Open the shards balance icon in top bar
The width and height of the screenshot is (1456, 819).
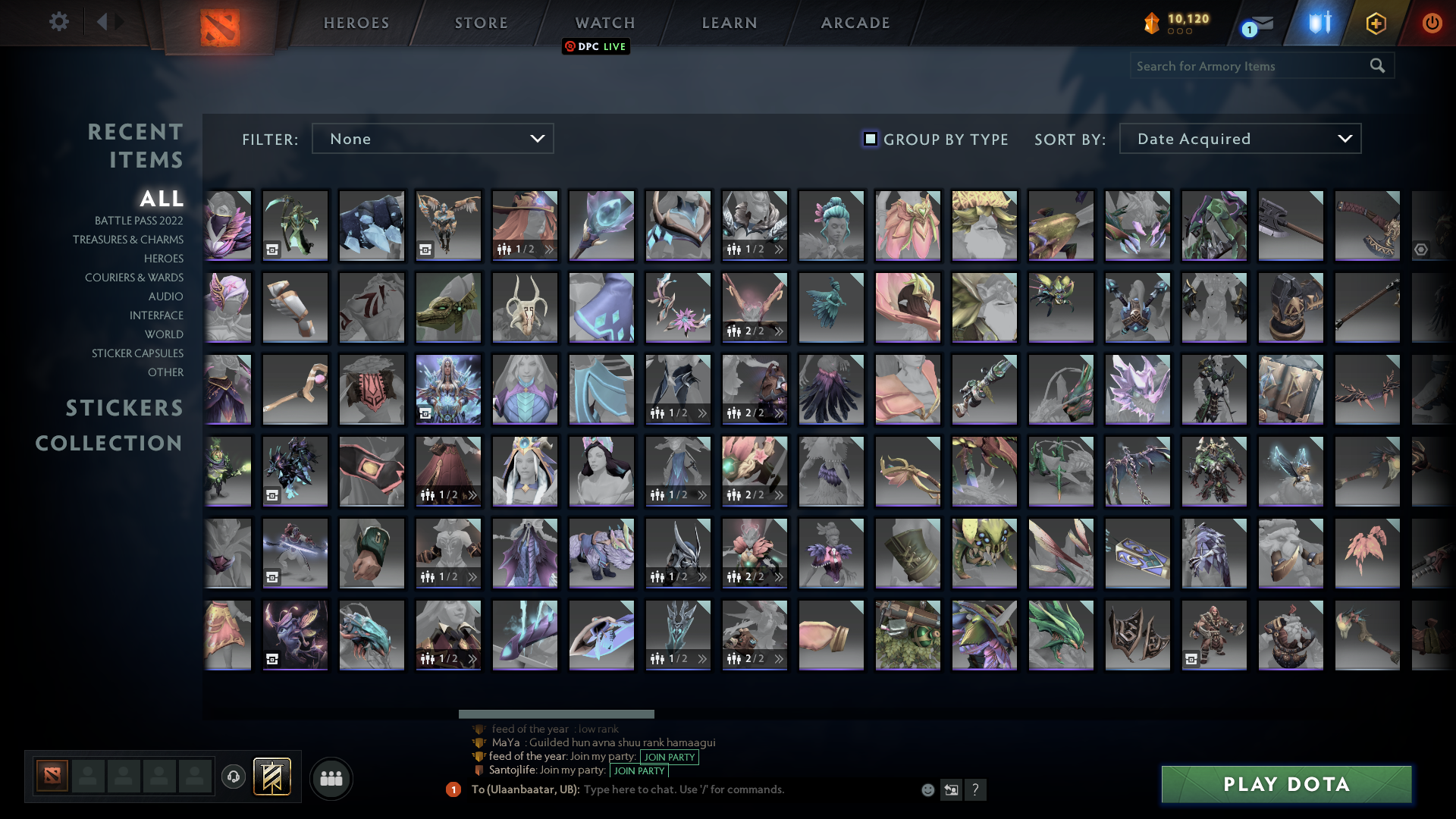point(1153,23)
